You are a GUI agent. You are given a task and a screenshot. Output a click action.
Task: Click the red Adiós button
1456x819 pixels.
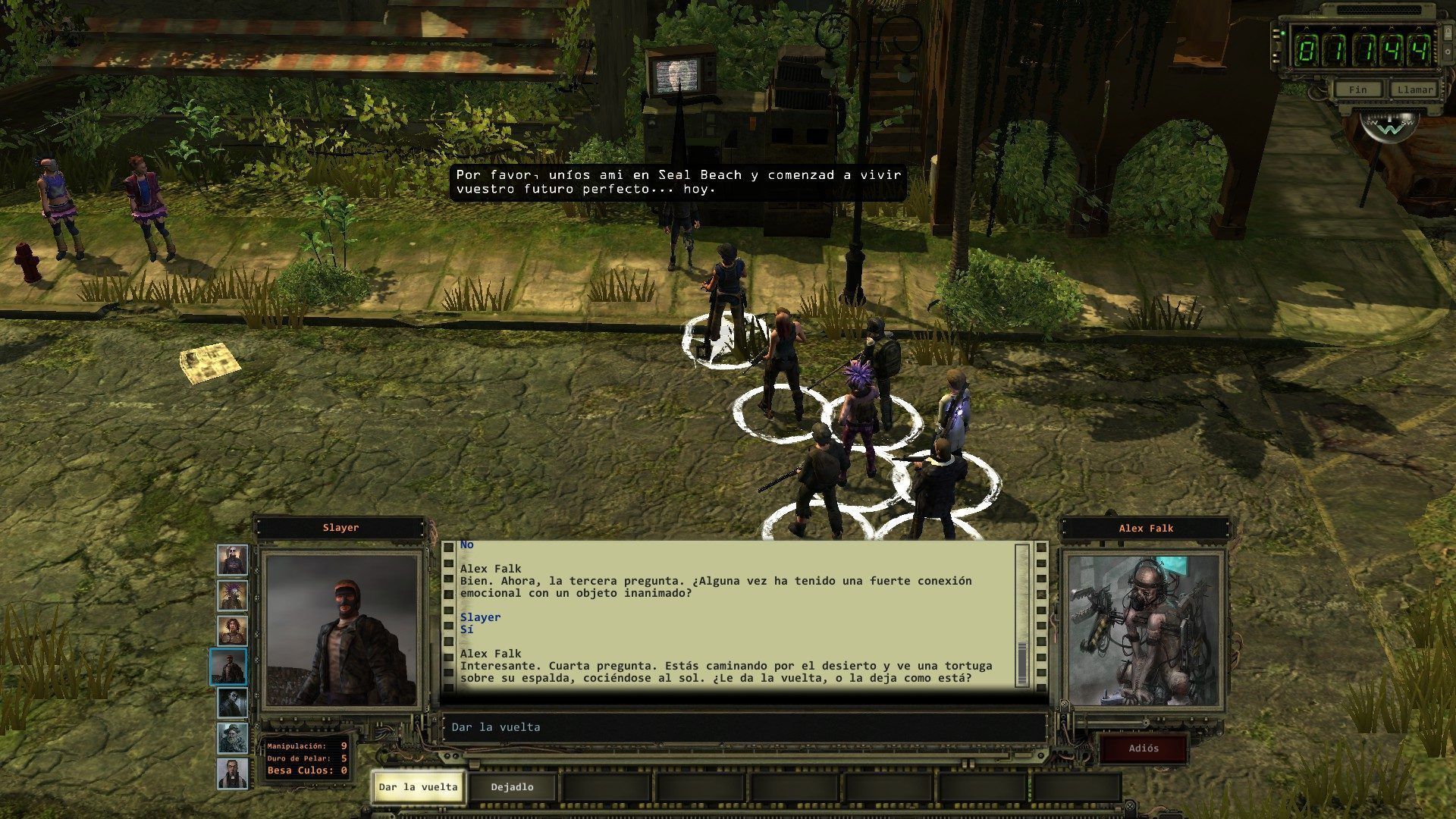coord(1144,748)
